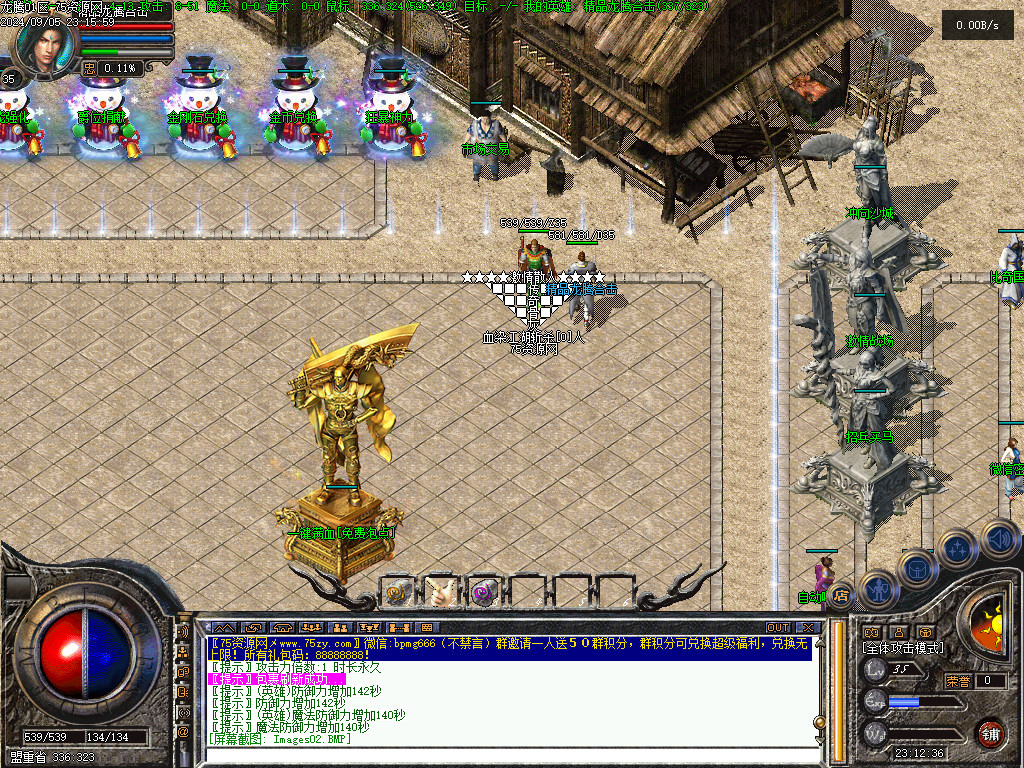The height and width of the screenshot is (768, 1024).
Task: Open the character equipment round button
Action: (x=877, y=589)
